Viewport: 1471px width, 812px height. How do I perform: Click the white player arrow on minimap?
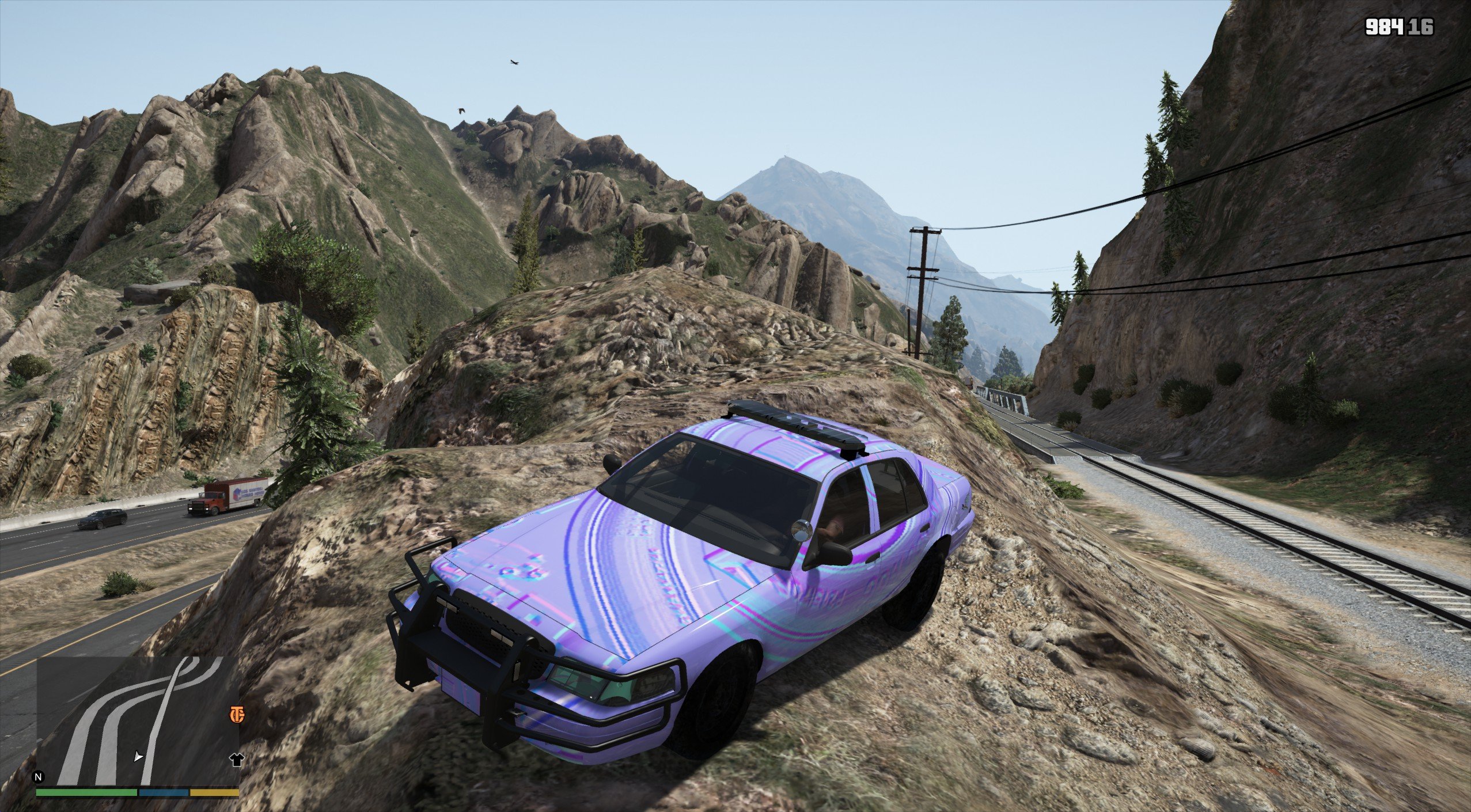138,756
